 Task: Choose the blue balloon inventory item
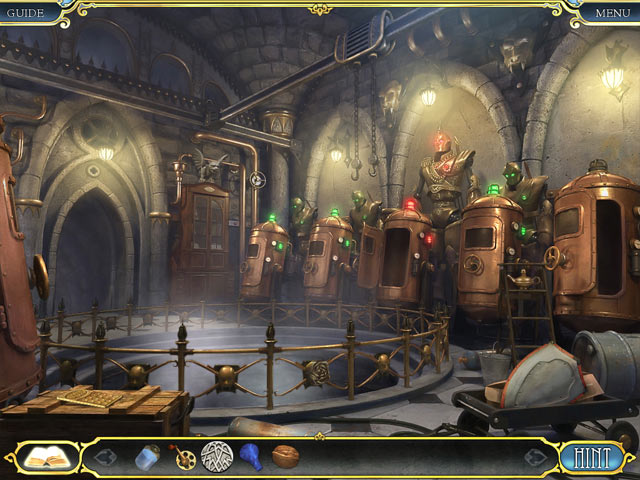[x=251, y=458]
